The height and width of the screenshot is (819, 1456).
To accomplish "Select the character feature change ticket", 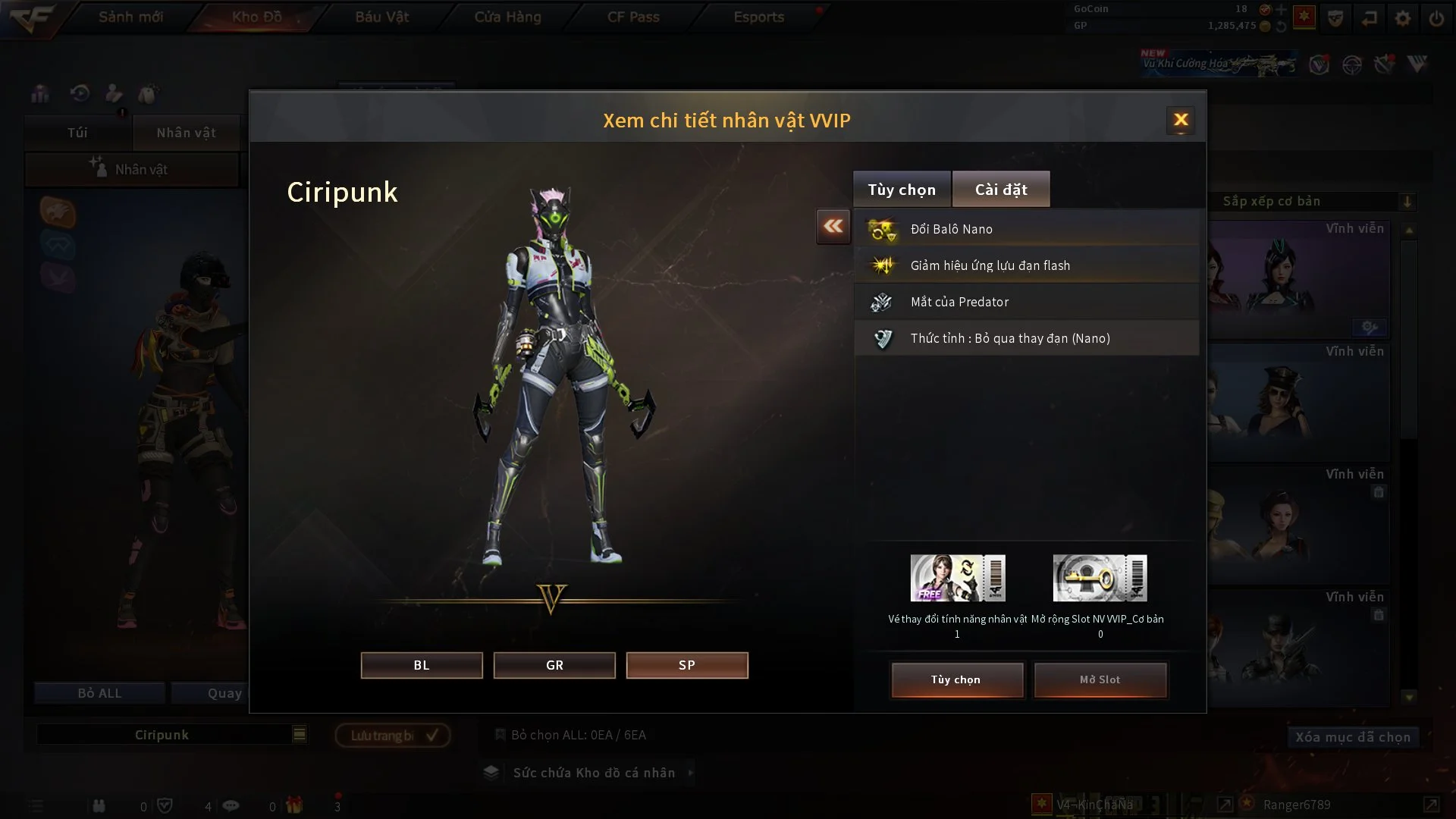I will tap(958, 578).
